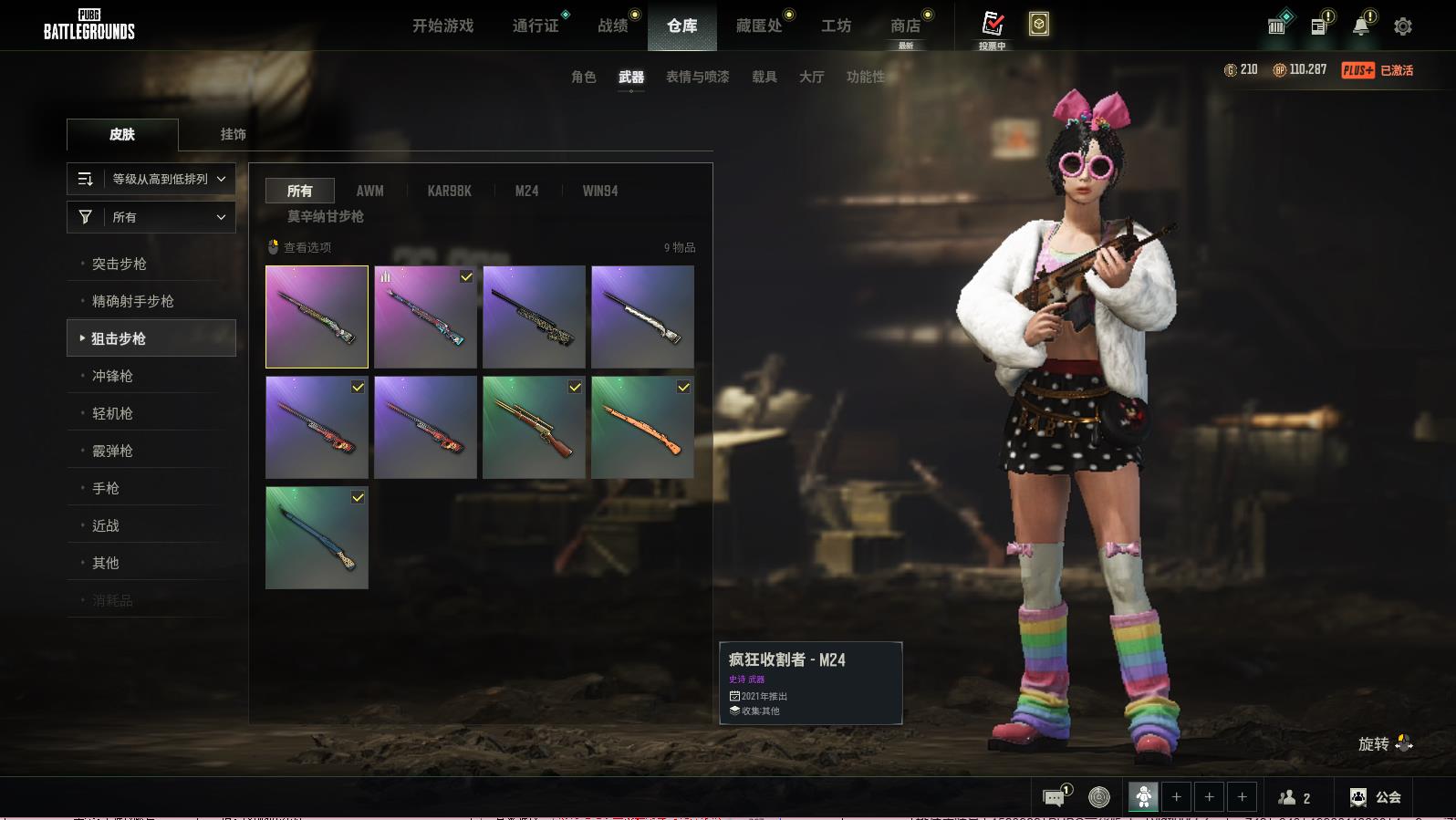
Task: Switch to the 挂饰 charms tab
Action: point(233,134)
